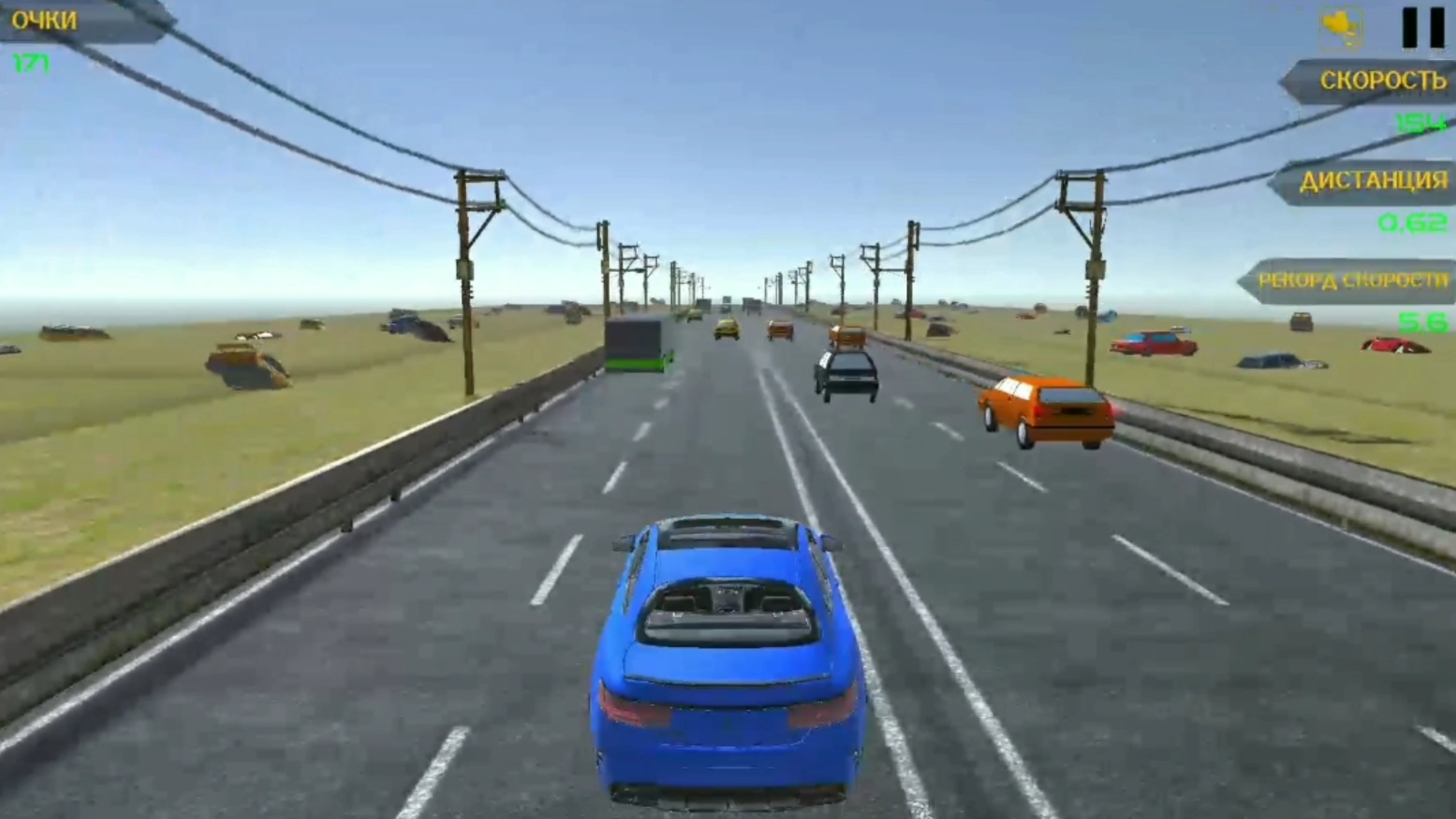Image resolution: width=1456 pixels, height=819 pixels.
Task: Click the РЕКОРД СКОРОСТИ record panel
Action: [1351, 282]
